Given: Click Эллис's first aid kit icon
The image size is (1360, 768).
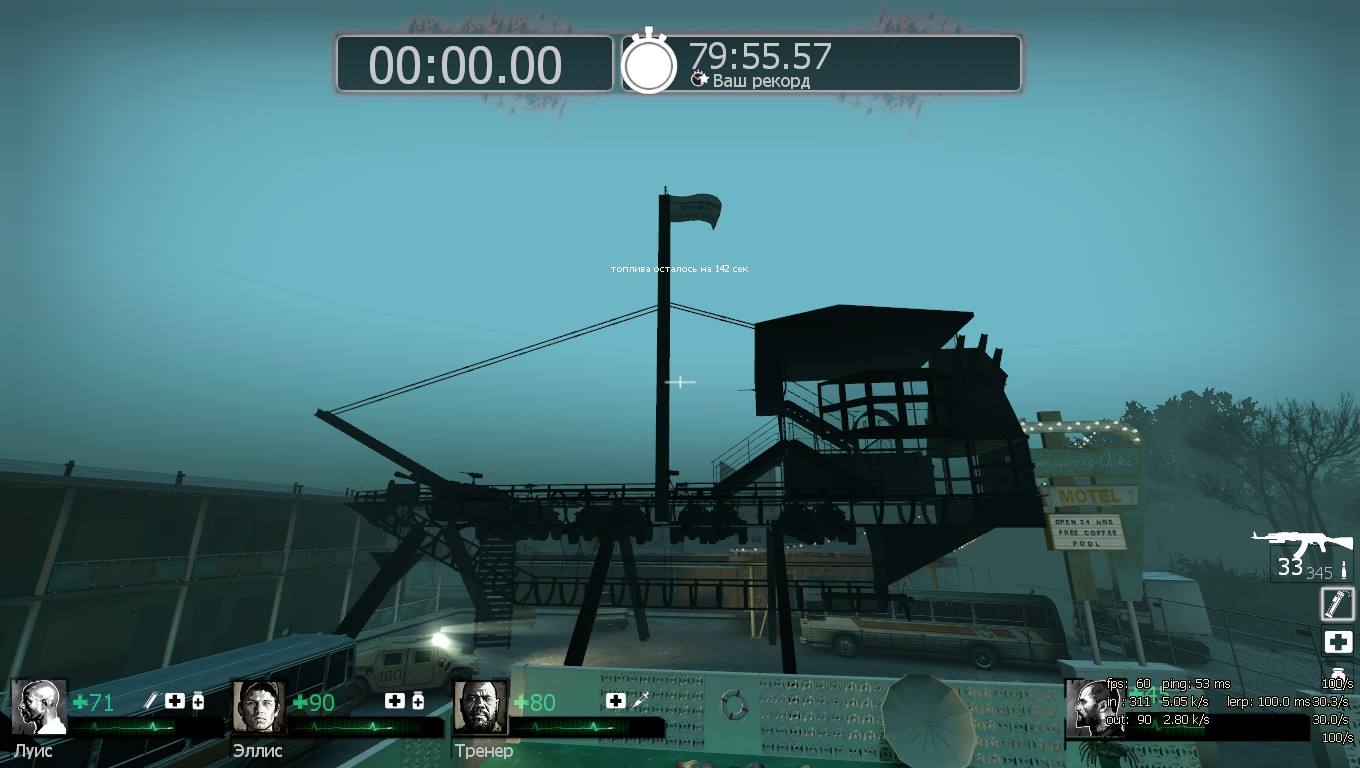Looking at the screenshot, I should [x=394, y=701].
